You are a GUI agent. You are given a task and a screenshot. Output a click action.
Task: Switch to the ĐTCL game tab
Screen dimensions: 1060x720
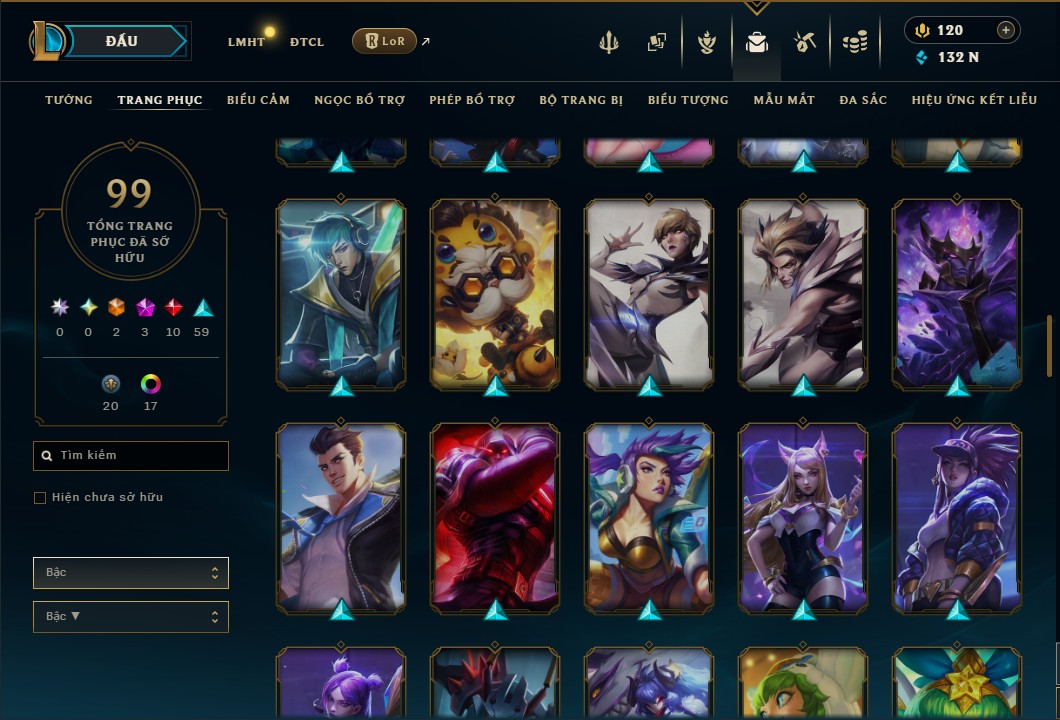pyautogui.click(x=306, y=42)
